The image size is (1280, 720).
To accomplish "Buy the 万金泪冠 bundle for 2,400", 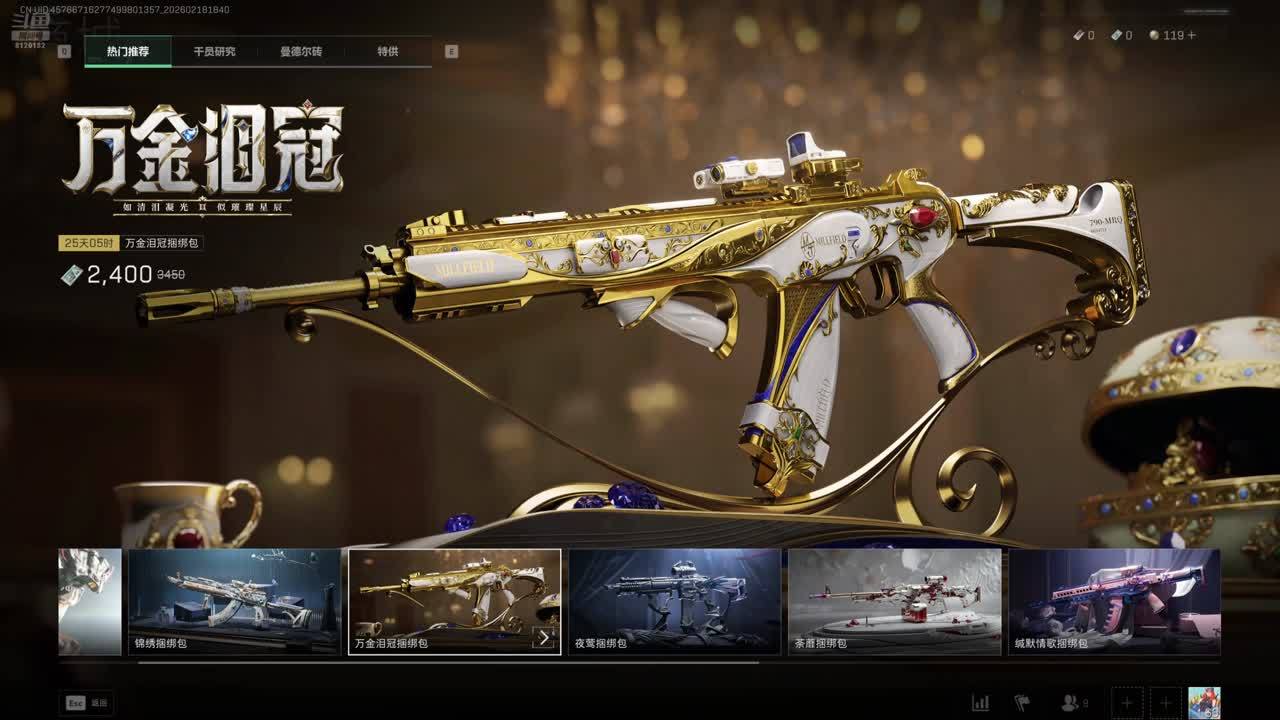I will click(120, 275).
